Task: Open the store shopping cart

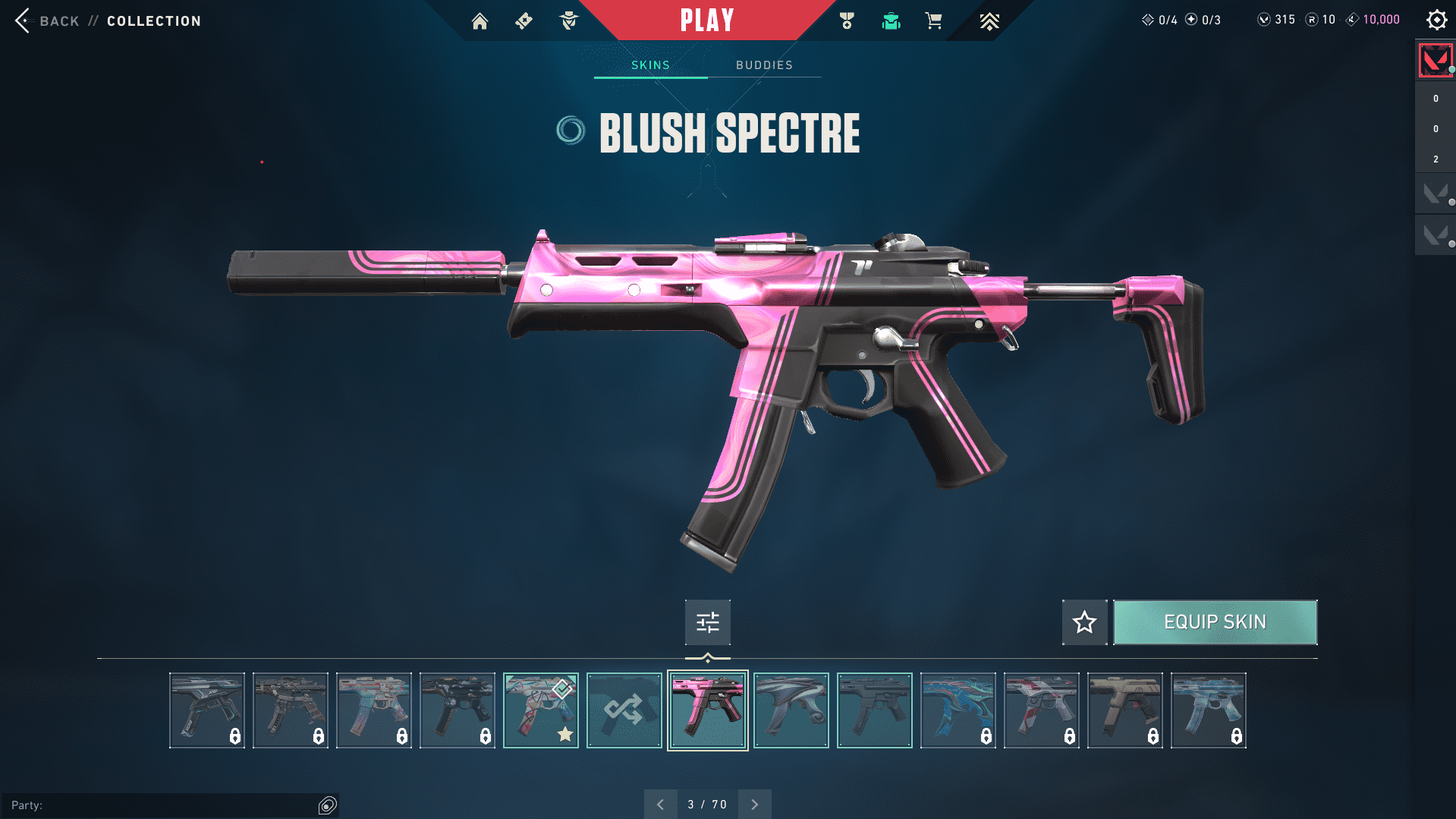Action: [x=933, y=21]
